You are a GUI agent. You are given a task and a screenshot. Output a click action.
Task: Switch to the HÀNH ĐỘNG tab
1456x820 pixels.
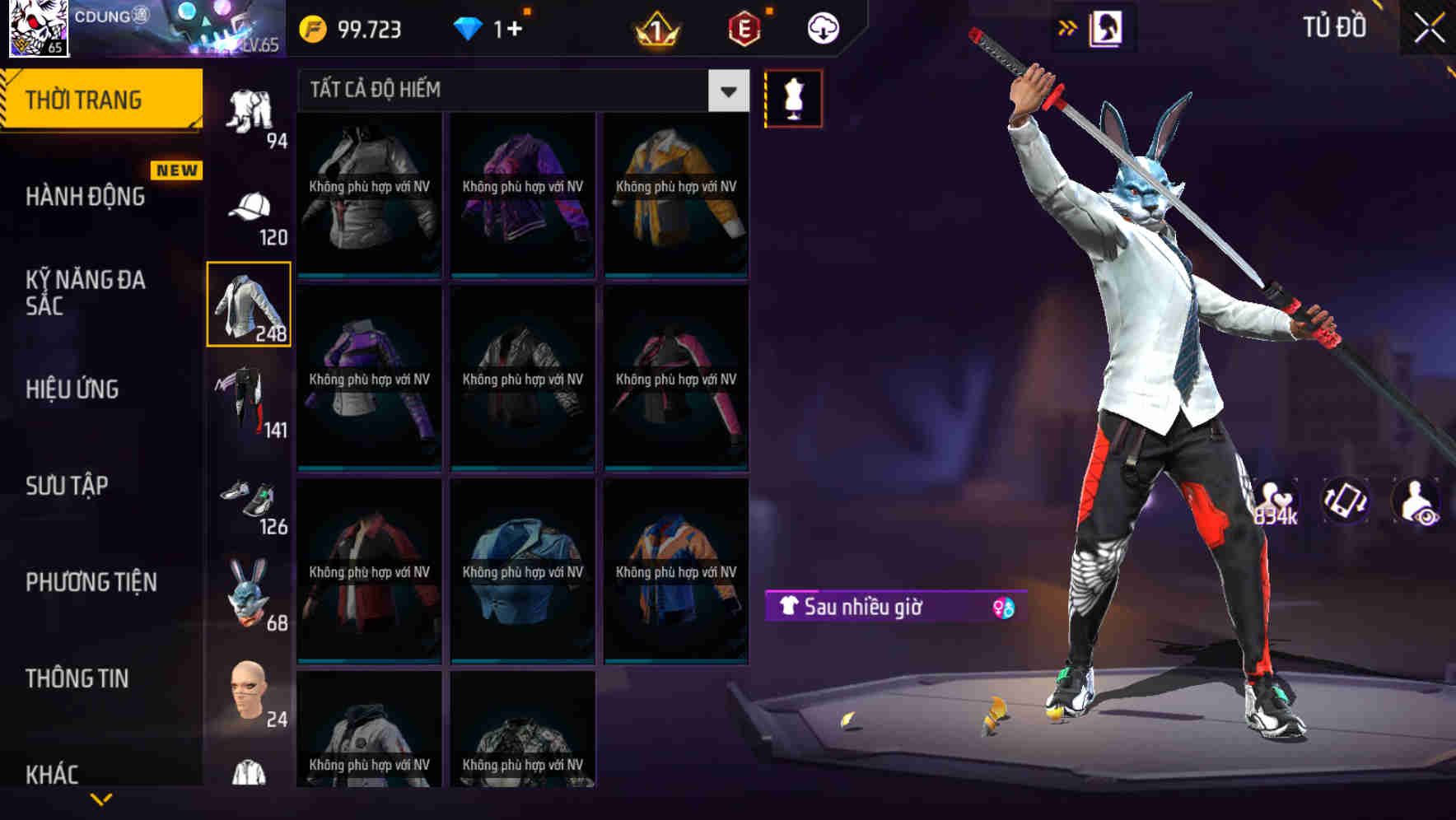[85, 196]
